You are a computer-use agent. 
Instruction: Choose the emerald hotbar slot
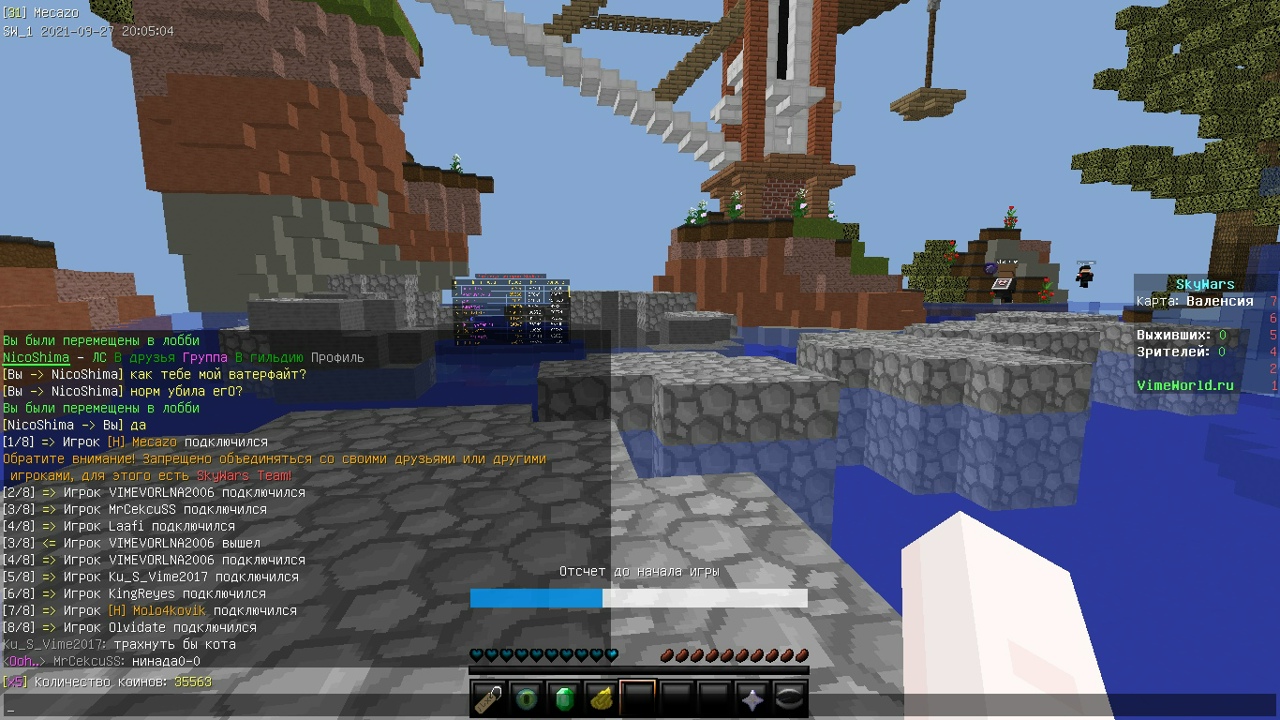[564, 697]
